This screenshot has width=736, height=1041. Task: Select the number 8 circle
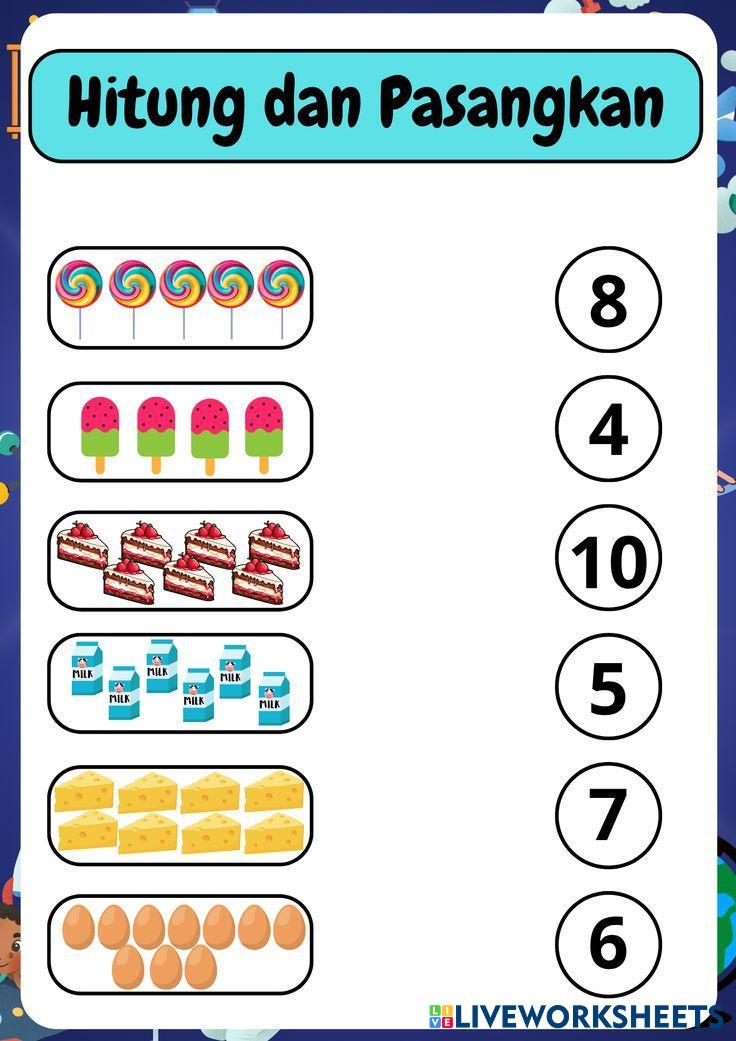coord(608,299)
